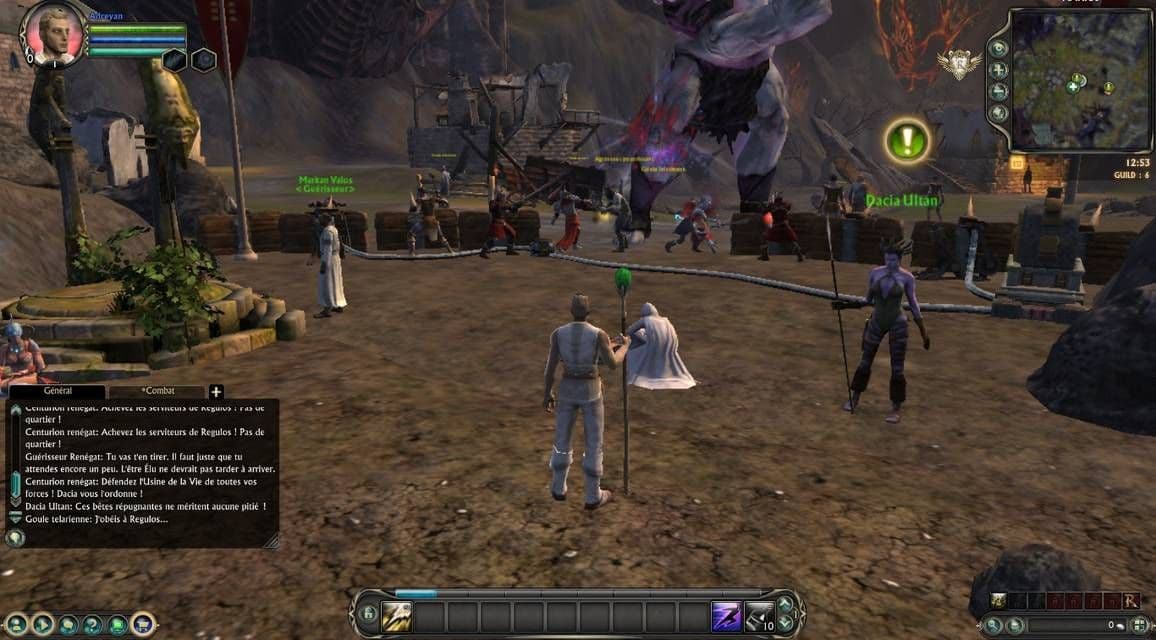
Task: Open the shop cart menu icon
Action: (143, 625)
